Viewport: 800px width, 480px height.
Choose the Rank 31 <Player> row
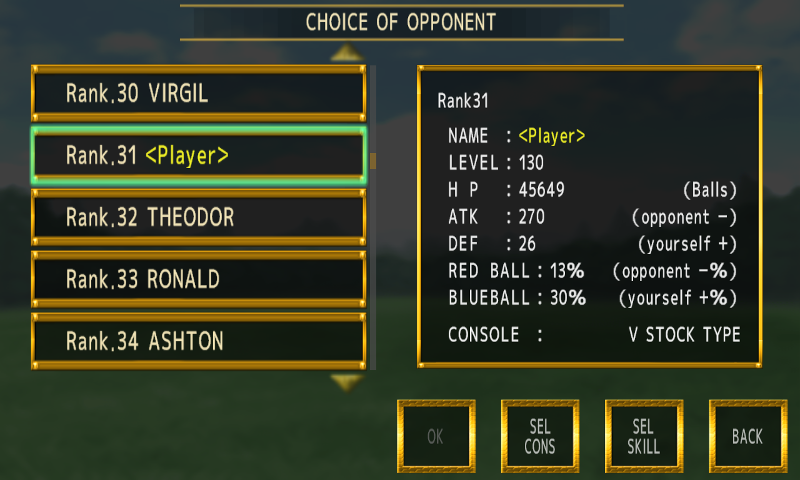coord(199,155)
